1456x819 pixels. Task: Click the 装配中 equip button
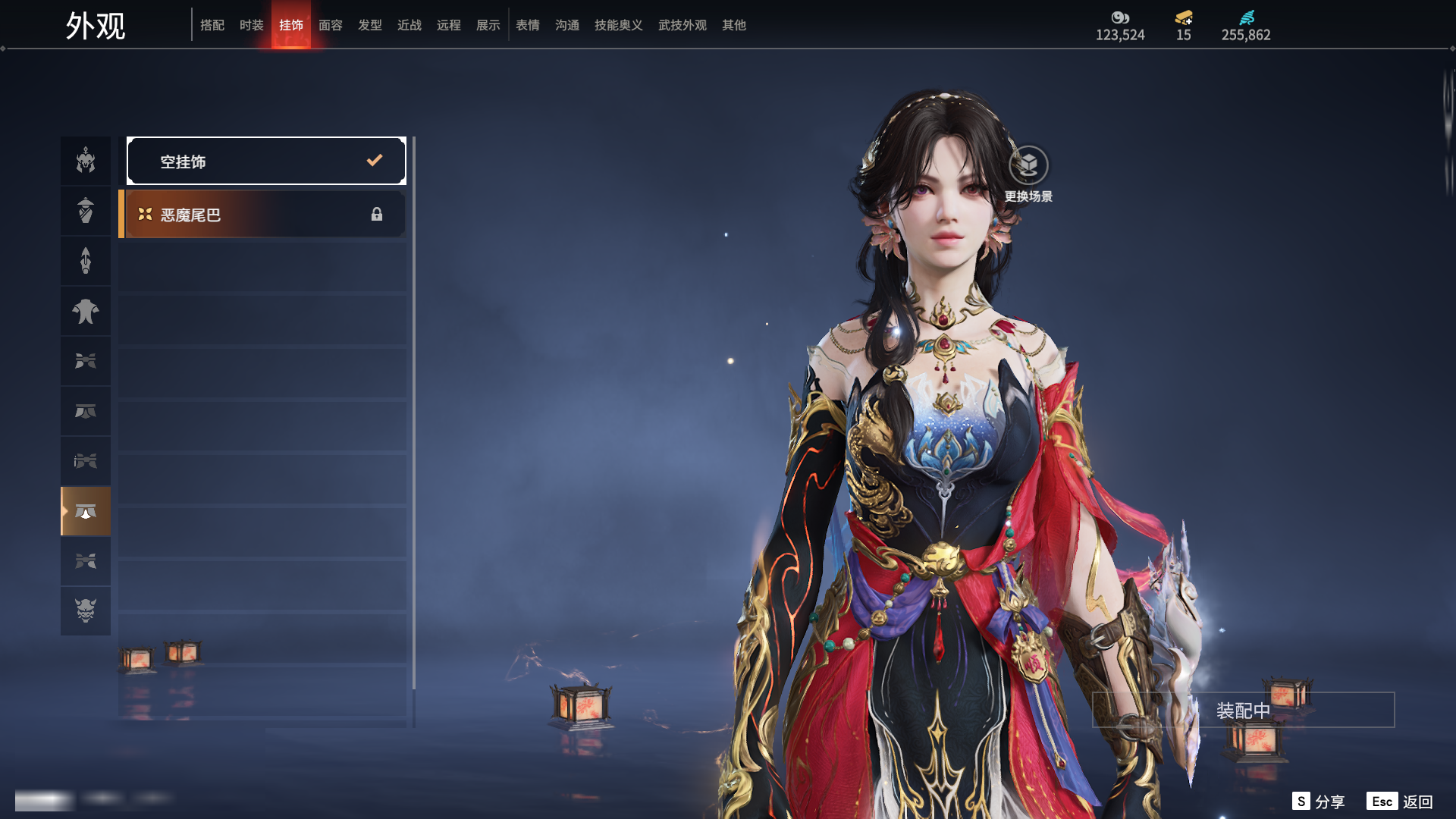point(1243,710)
